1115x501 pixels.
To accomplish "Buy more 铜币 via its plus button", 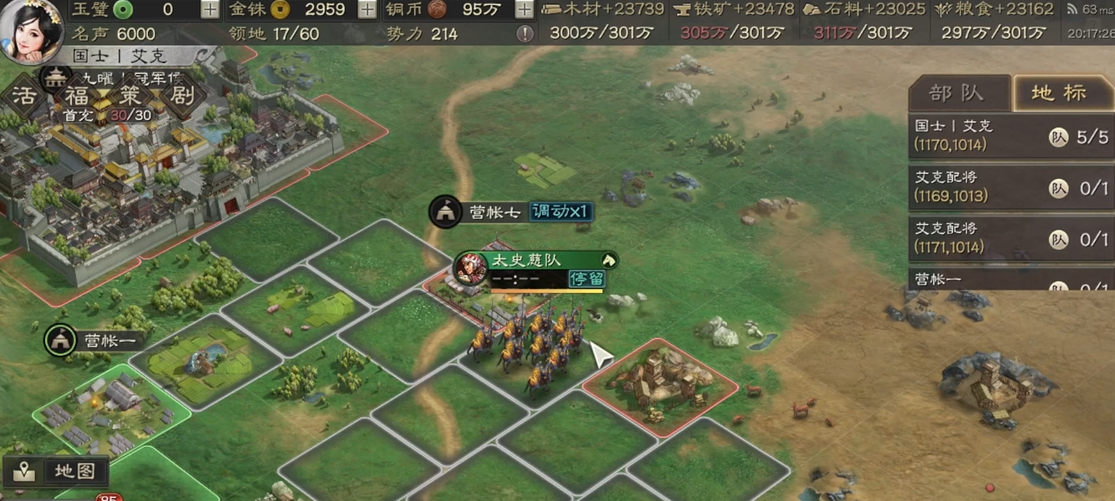I will [524, 10].
